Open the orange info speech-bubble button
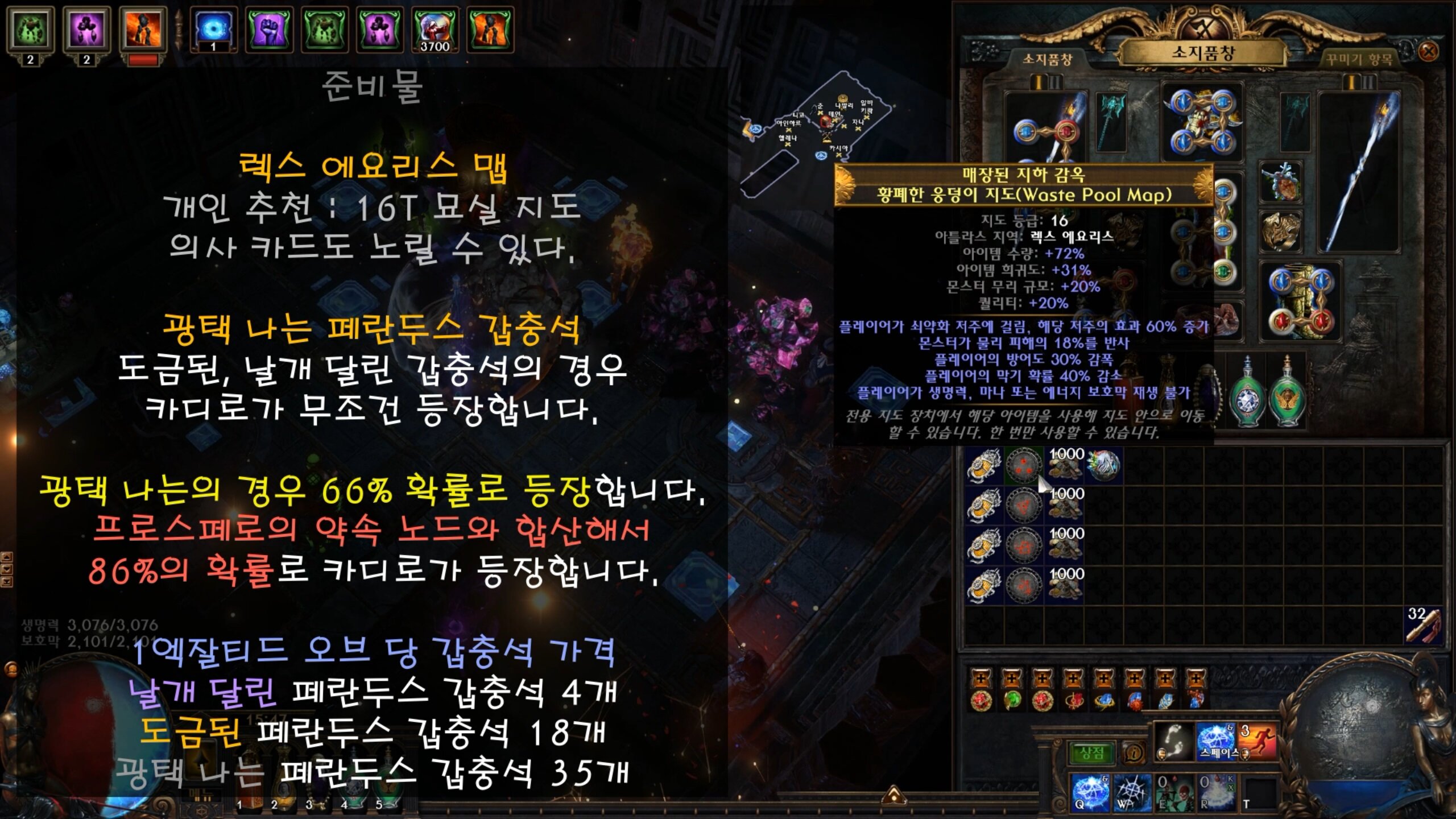 point(1134,754)
